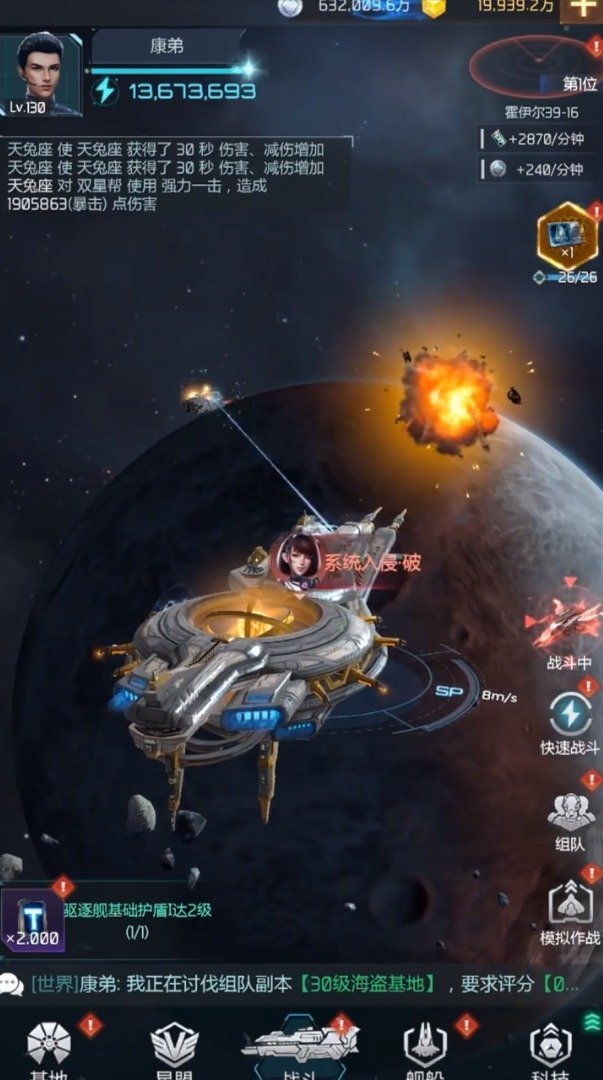603x1080 pixels.
Task: Open the world chat message bar
Action: click(x=300, y=983)
